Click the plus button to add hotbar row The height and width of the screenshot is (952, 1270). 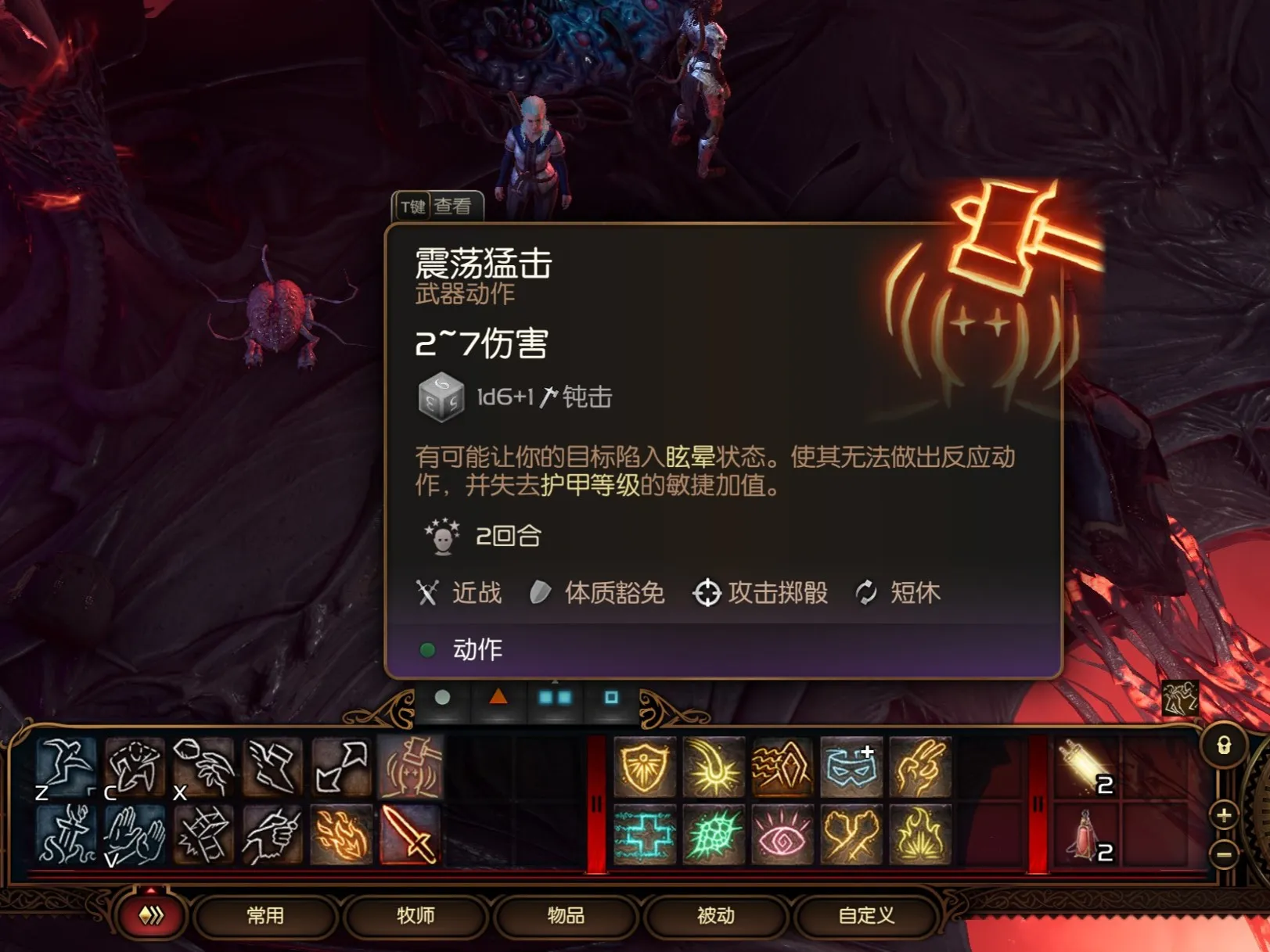(x=1223, y=817)
